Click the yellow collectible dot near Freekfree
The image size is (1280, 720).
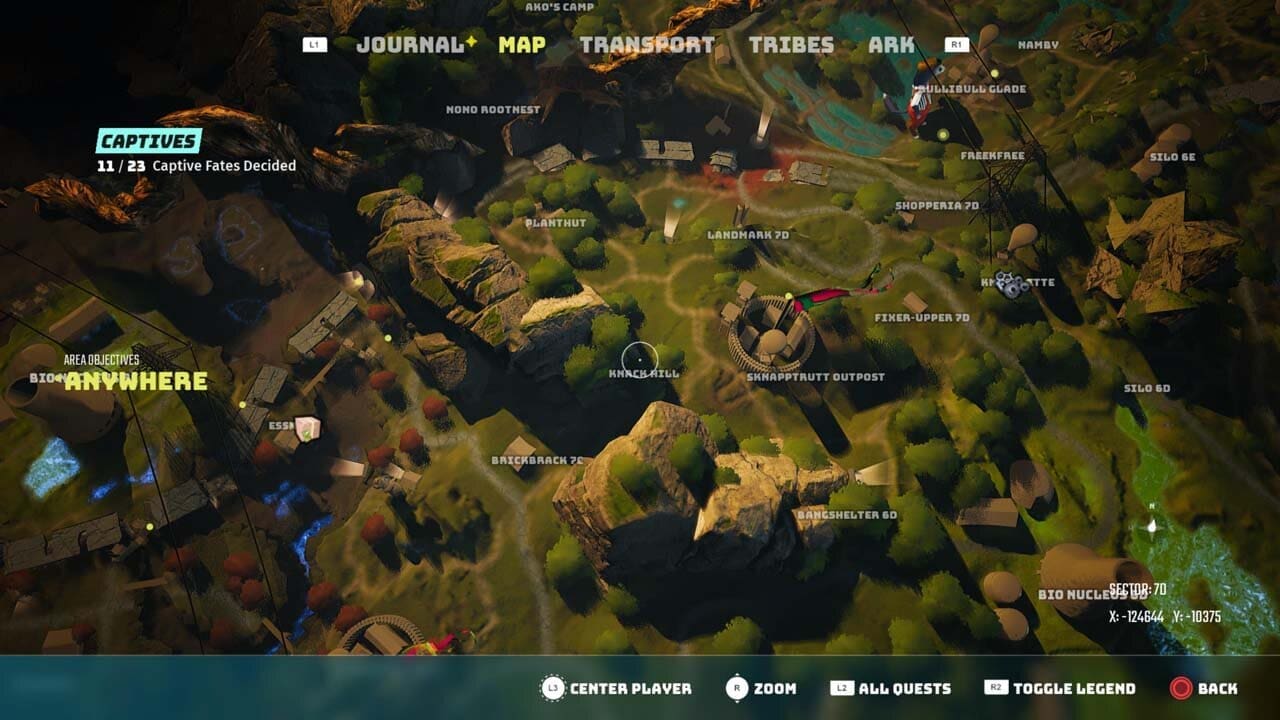pyautogui.click(x=944, y=134)
